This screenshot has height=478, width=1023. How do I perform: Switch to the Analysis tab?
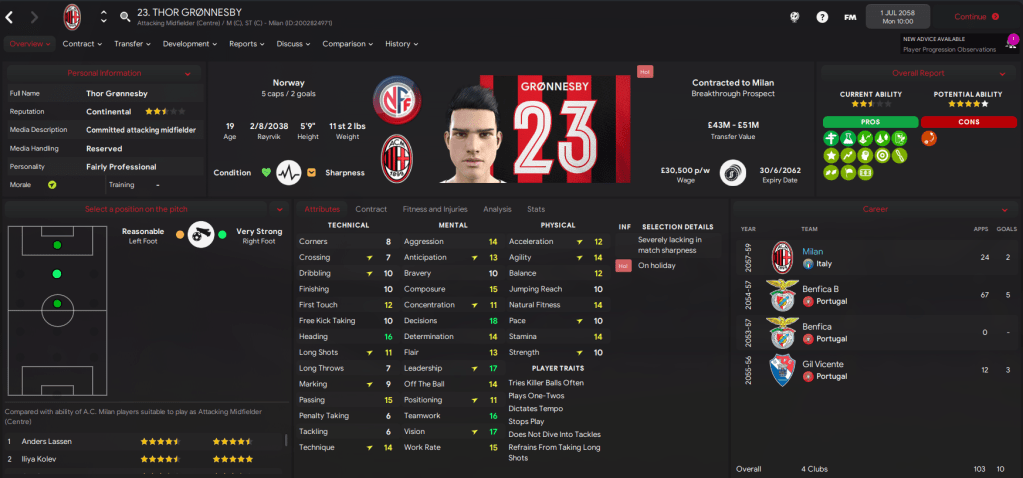496,209
